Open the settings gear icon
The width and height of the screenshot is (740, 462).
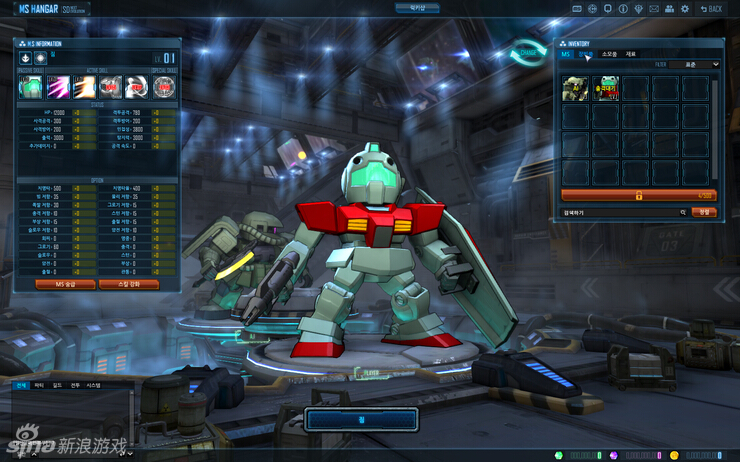point(684,8)
